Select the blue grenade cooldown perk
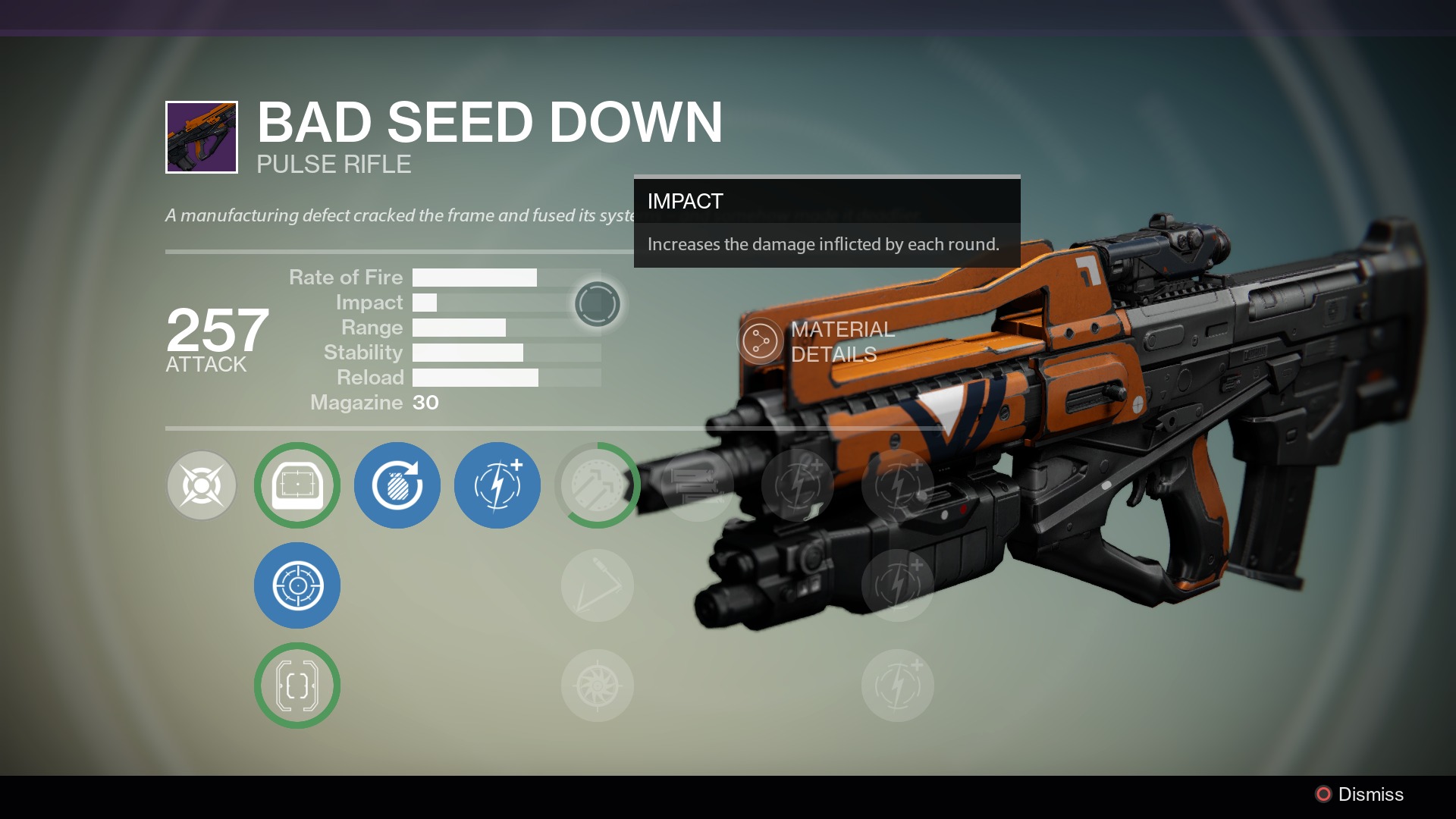The width and height of the screenshot is (1456, 819). point(397,485)
